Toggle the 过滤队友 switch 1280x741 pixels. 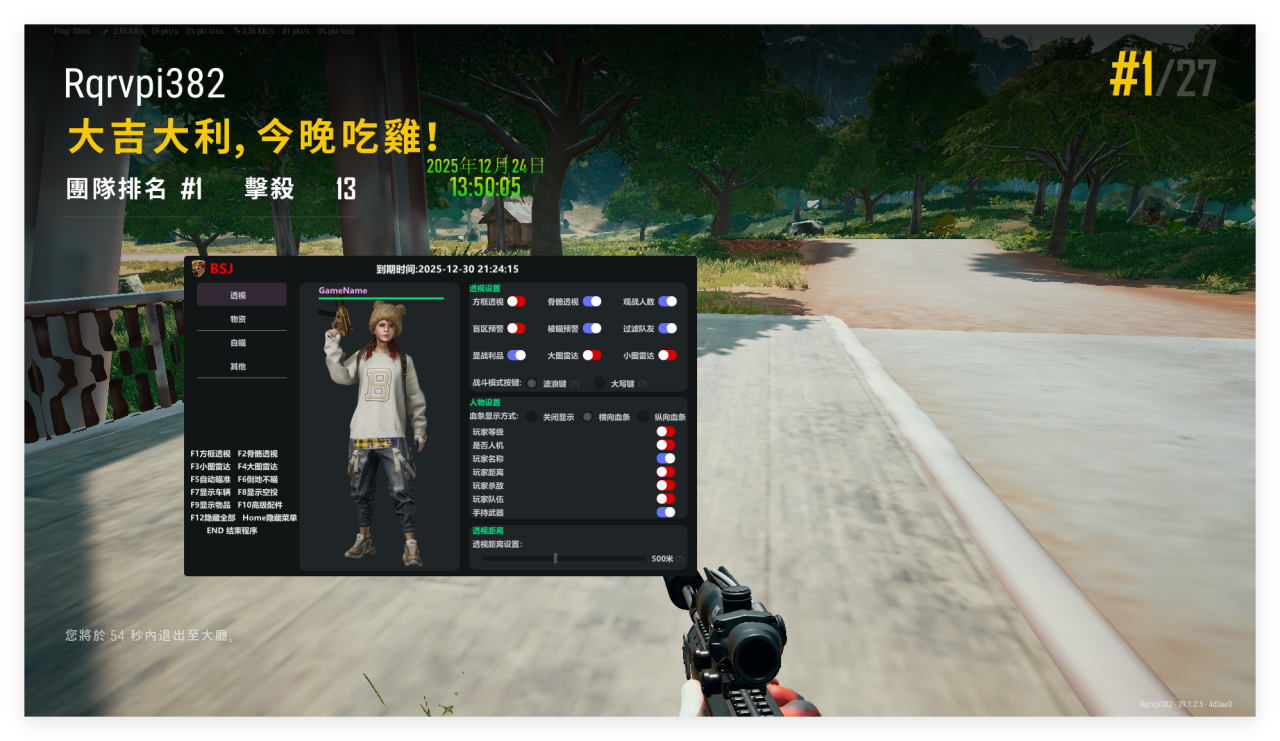(x=667, y=328)
